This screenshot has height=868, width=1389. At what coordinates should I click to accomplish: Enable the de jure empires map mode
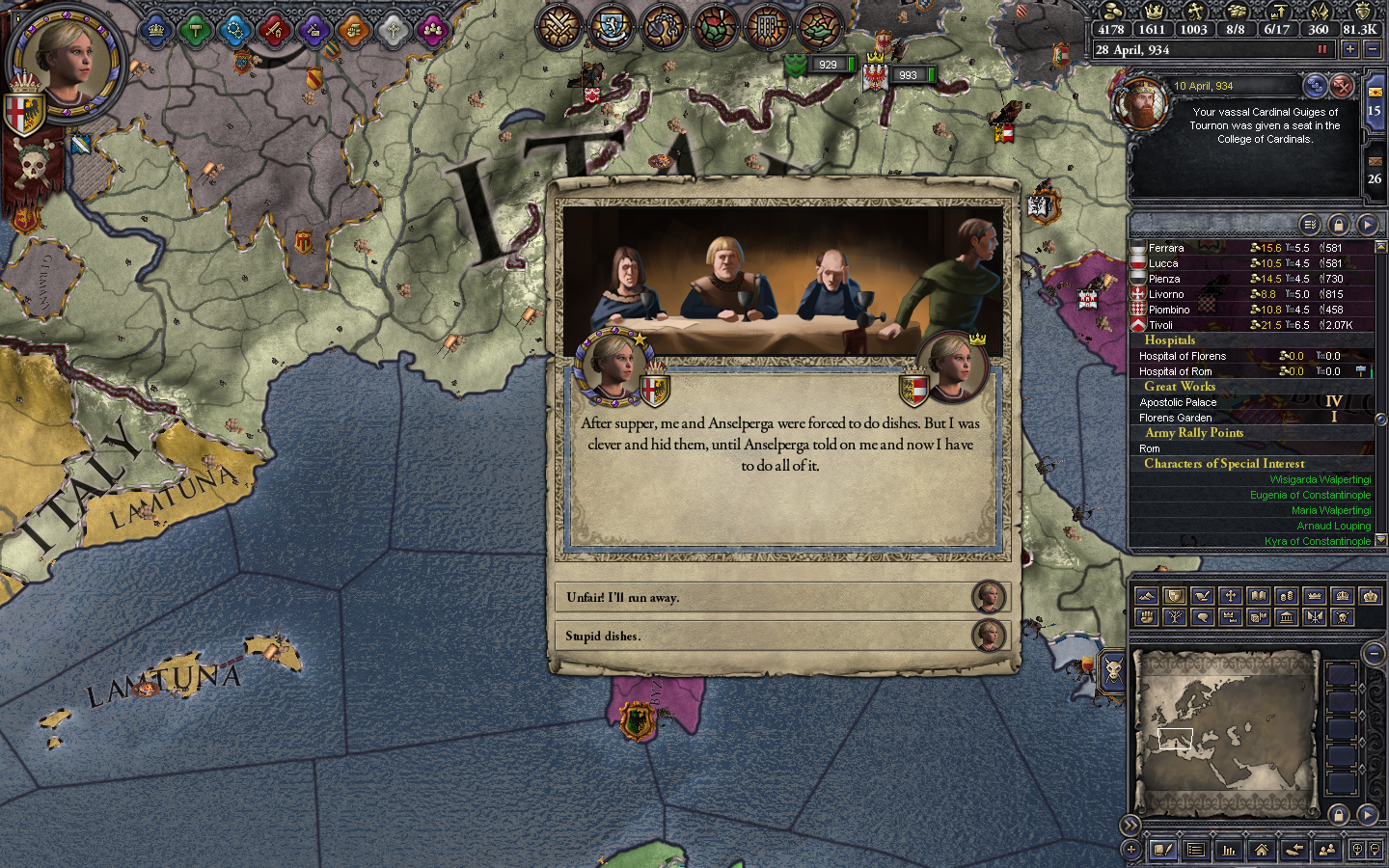click(1371, 595)
